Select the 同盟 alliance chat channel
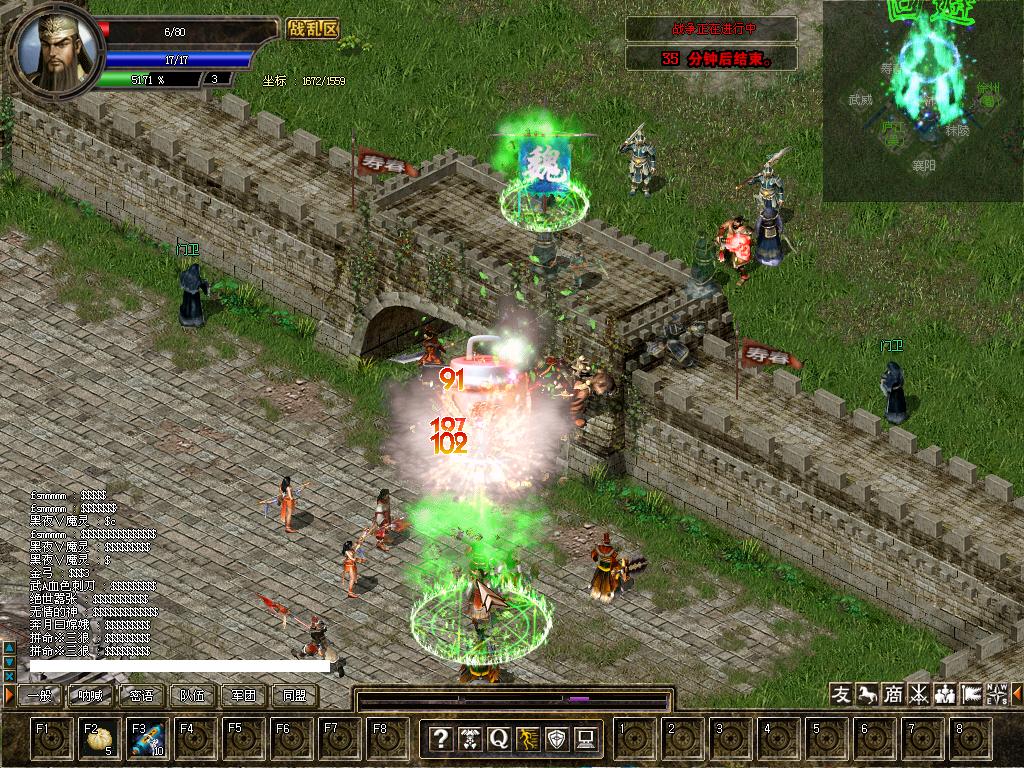 pyautogui.click(x=294, y=696)
